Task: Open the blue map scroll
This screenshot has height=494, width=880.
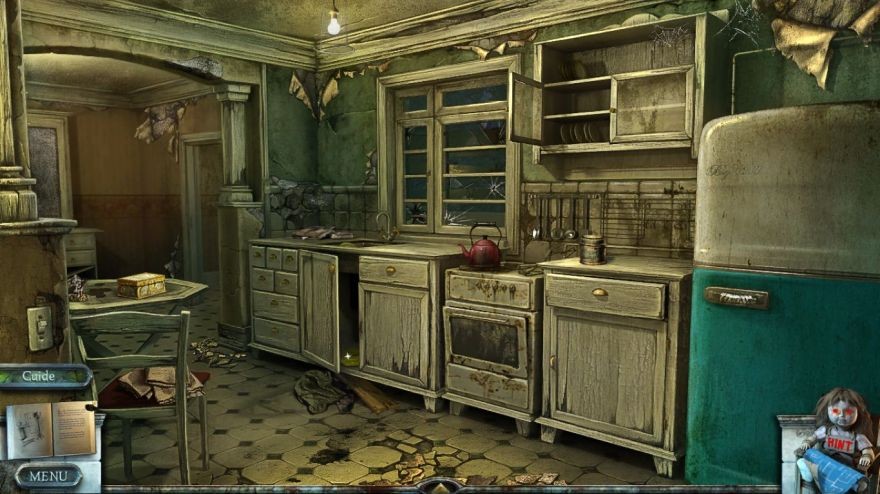Action: pos(838,469)
